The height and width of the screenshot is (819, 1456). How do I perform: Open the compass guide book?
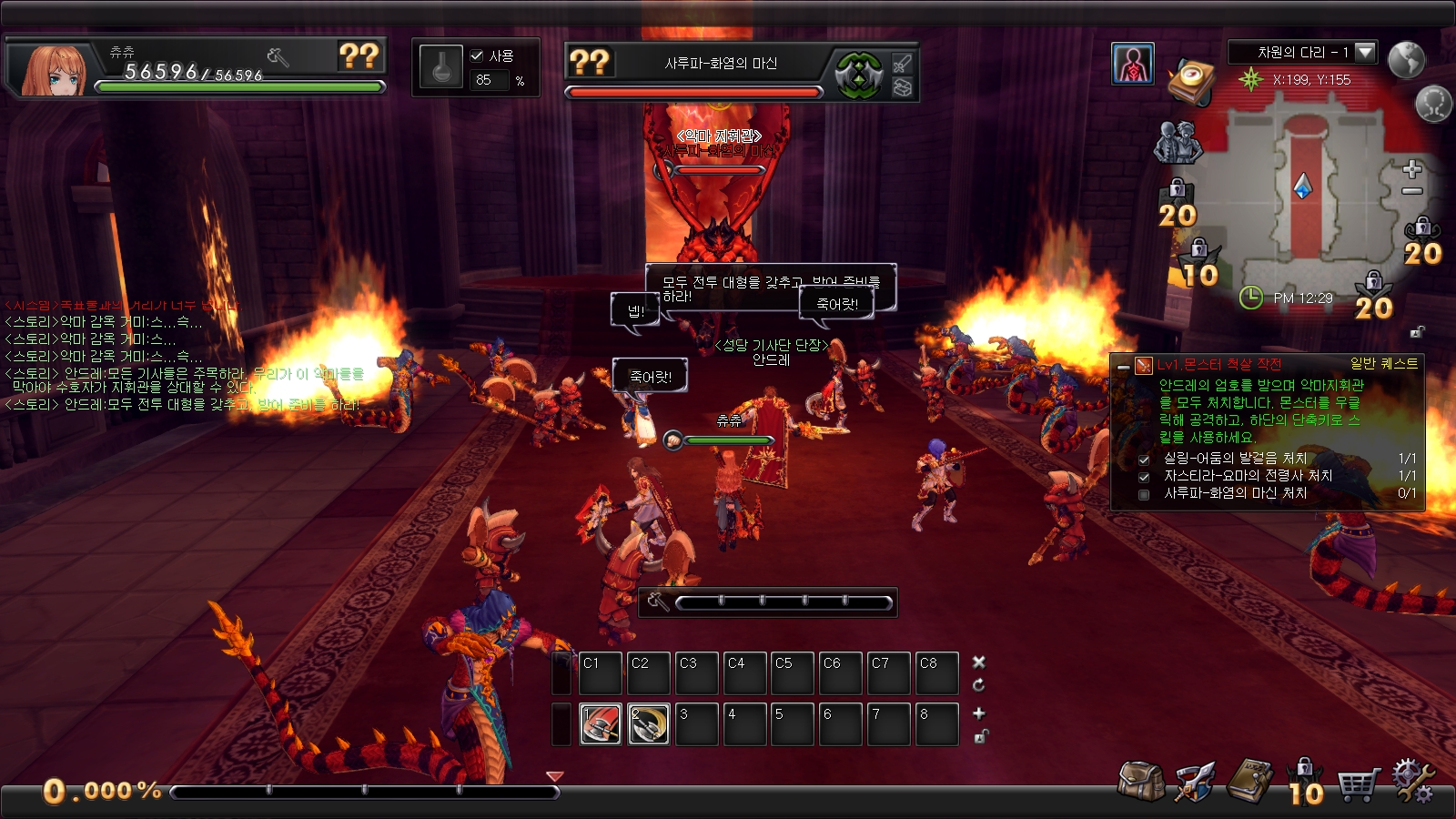coord(1193,82)
